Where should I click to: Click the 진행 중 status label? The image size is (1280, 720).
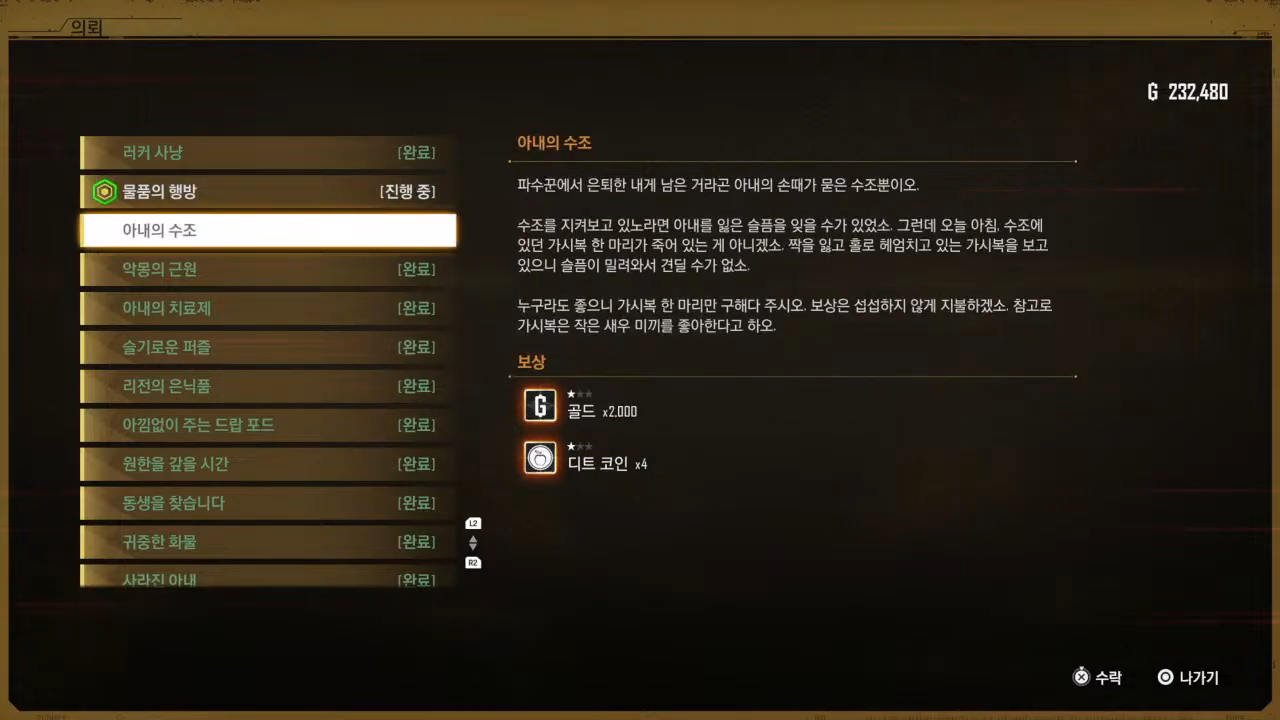pos(406,191)
